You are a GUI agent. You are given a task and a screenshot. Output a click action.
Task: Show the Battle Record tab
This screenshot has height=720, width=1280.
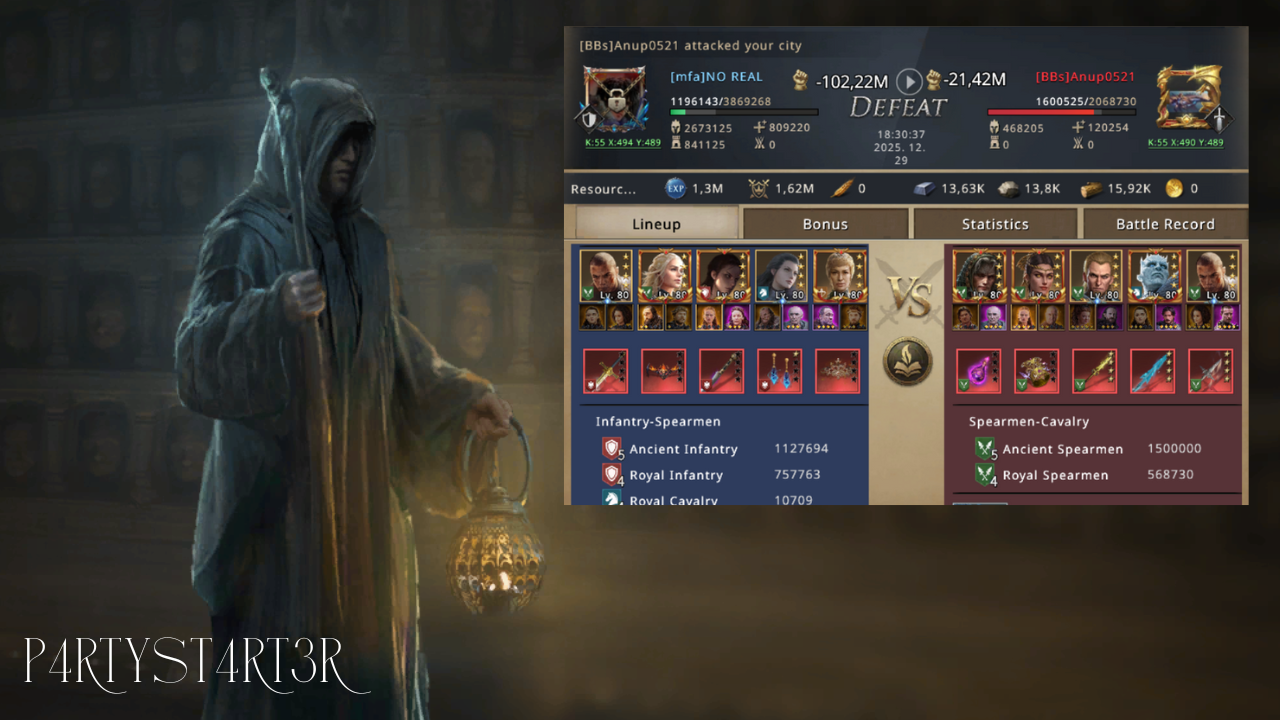point(1165,224)
